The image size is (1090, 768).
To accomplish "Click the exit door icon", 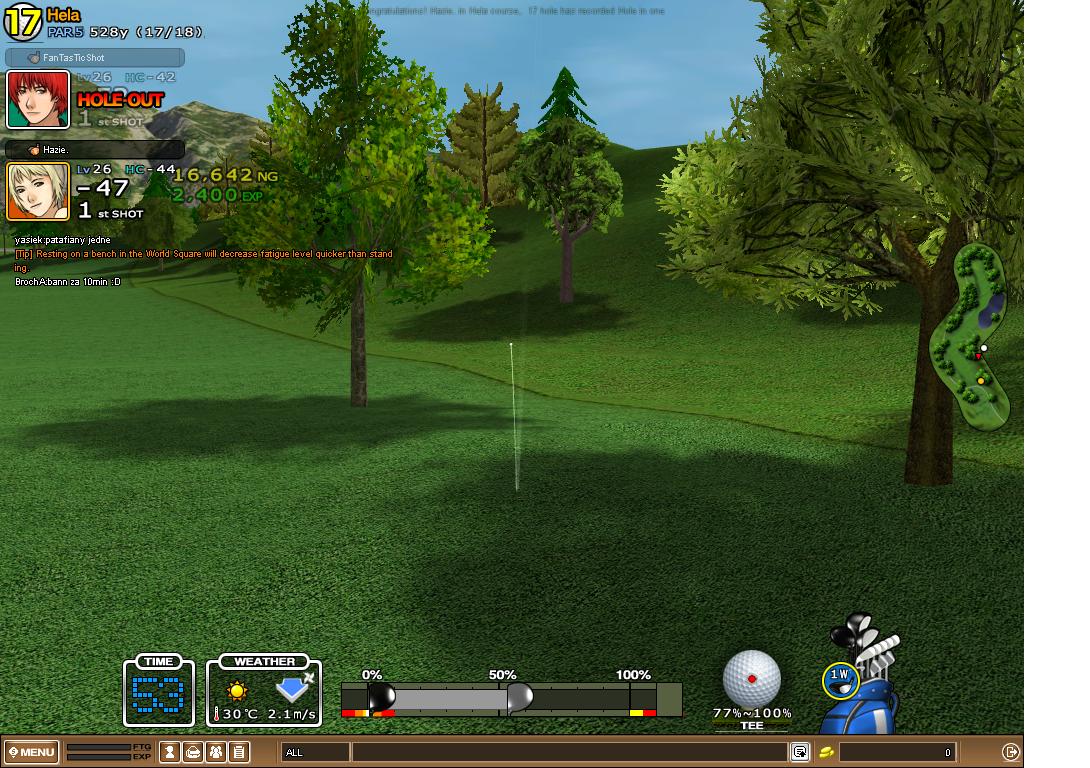I will (x=1010, y=752).
